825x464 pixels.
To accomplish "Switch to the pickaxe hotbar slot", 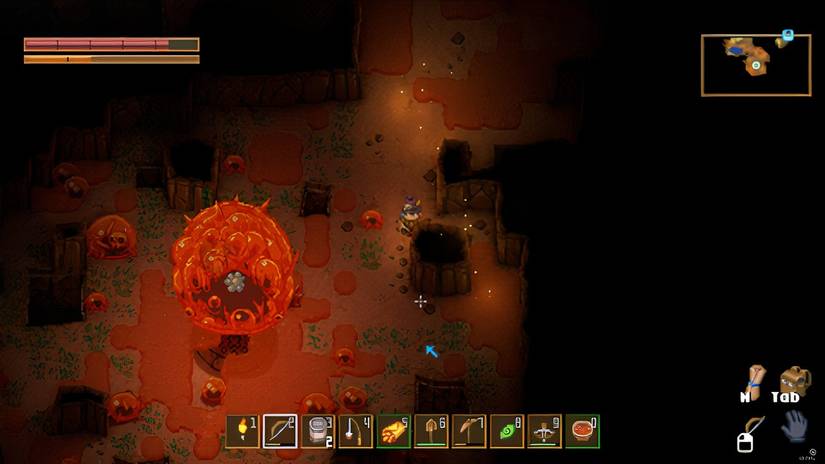I will (469, 431).
